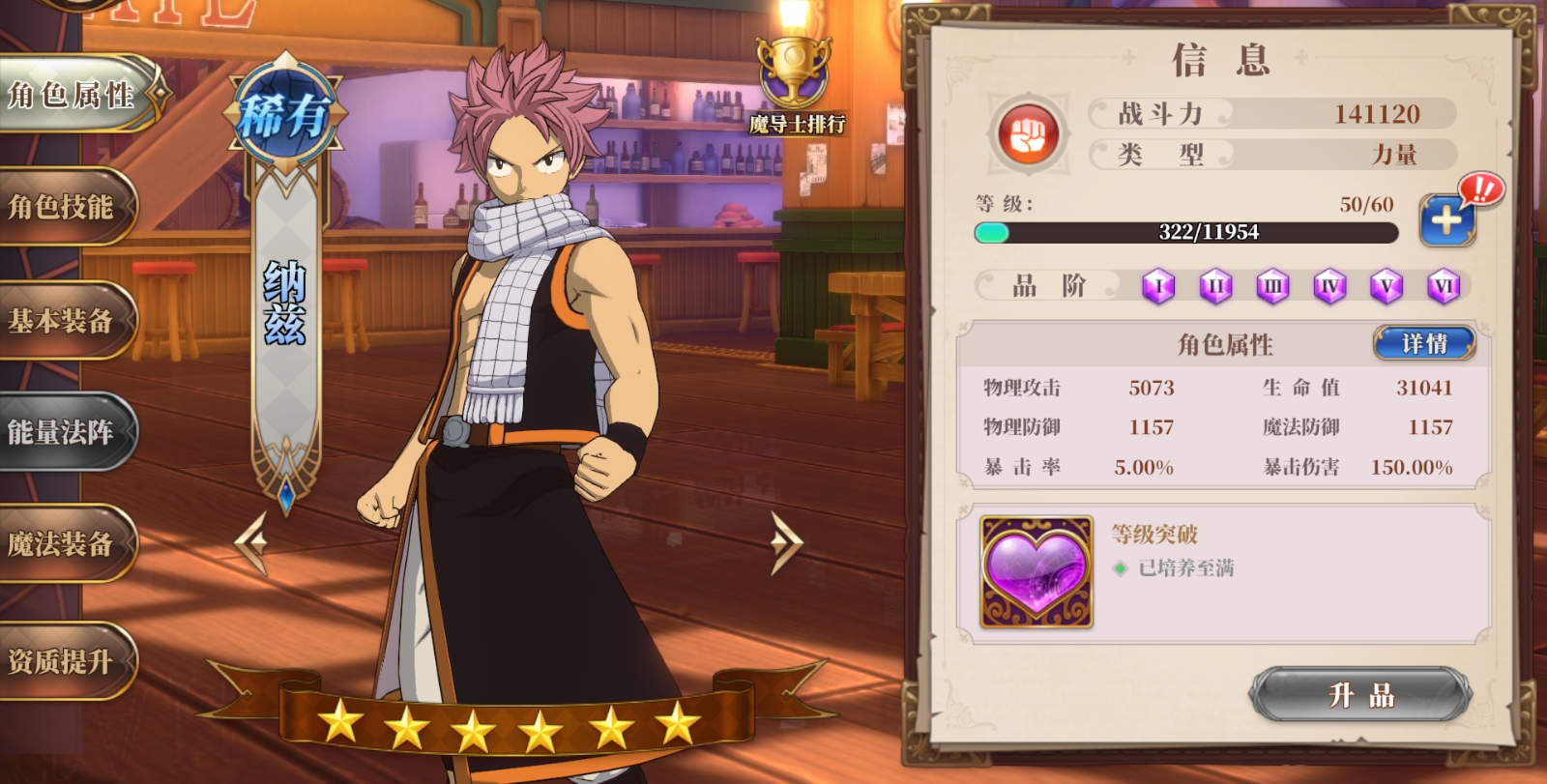
Task: Select the 基本装备 tab
Action: [63, 320]
